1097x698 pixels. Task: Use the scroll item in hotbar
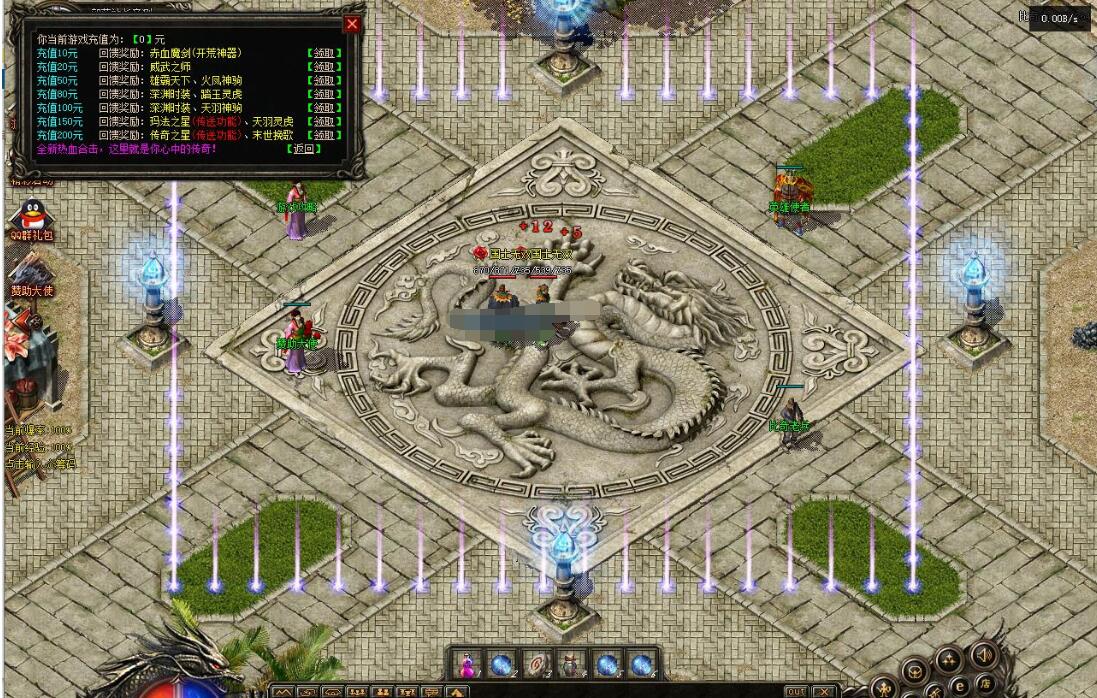539,664
